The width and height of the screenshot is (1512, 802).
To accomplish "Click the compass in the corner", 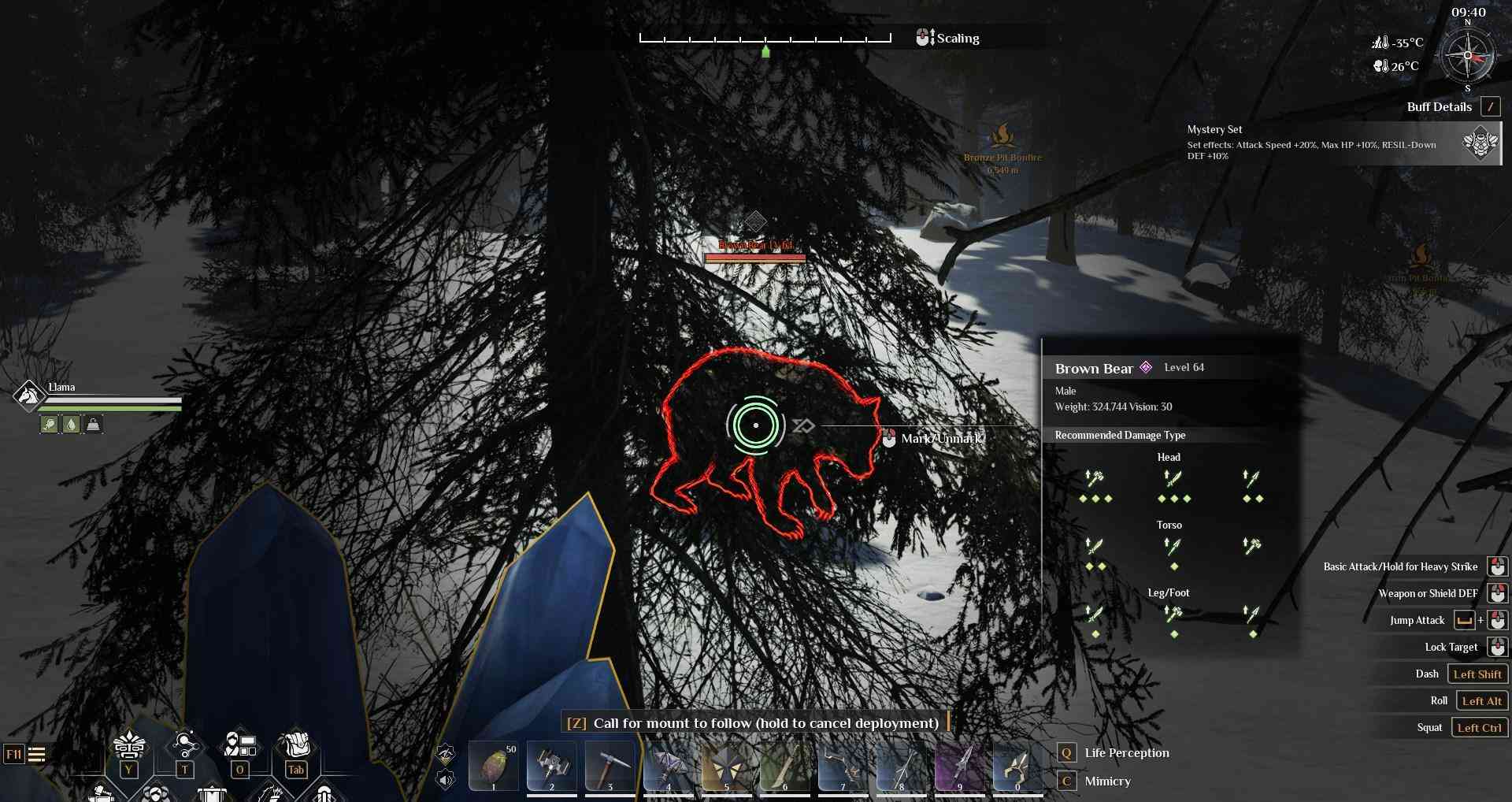I will point(1467,56).
